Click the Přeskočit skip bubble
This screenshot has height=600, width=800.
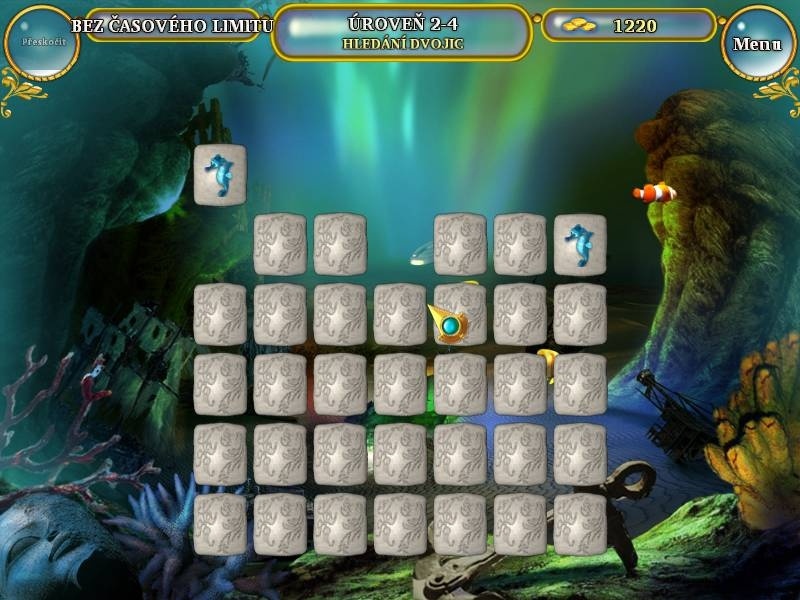tap(41, 43)
